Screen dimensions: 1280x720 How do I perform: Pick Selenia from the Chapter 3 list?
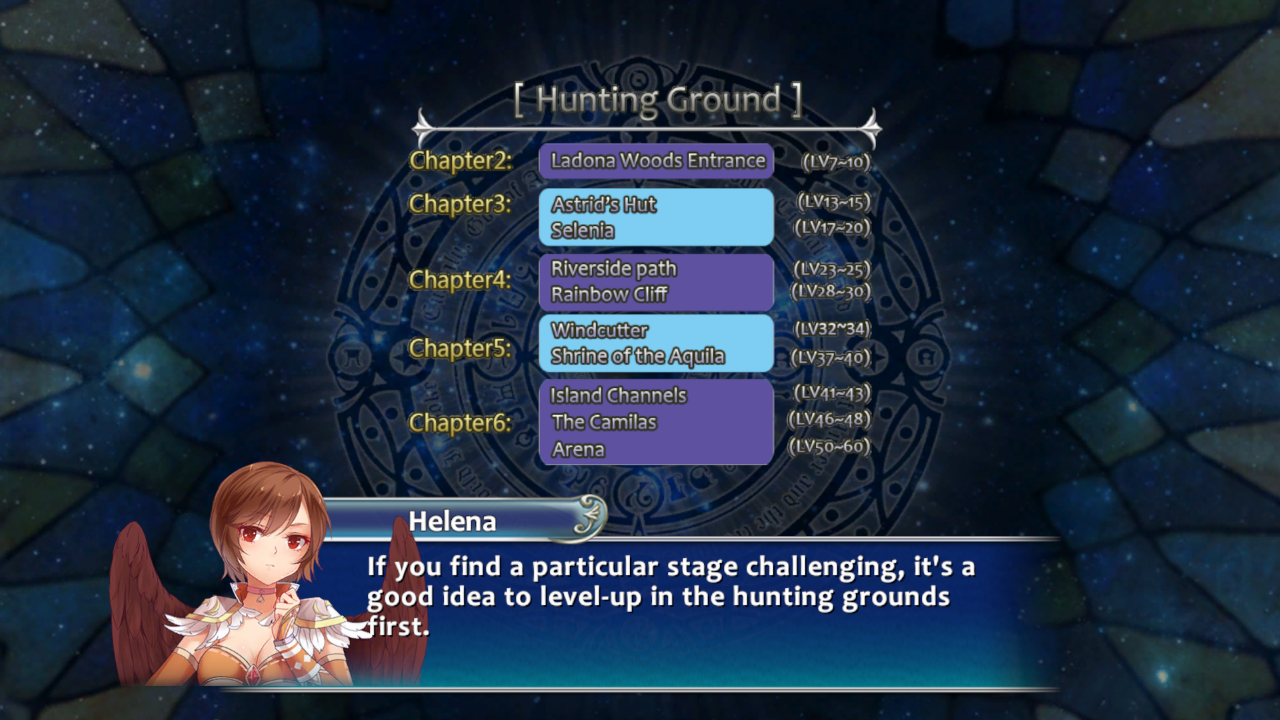click(583, 231)
